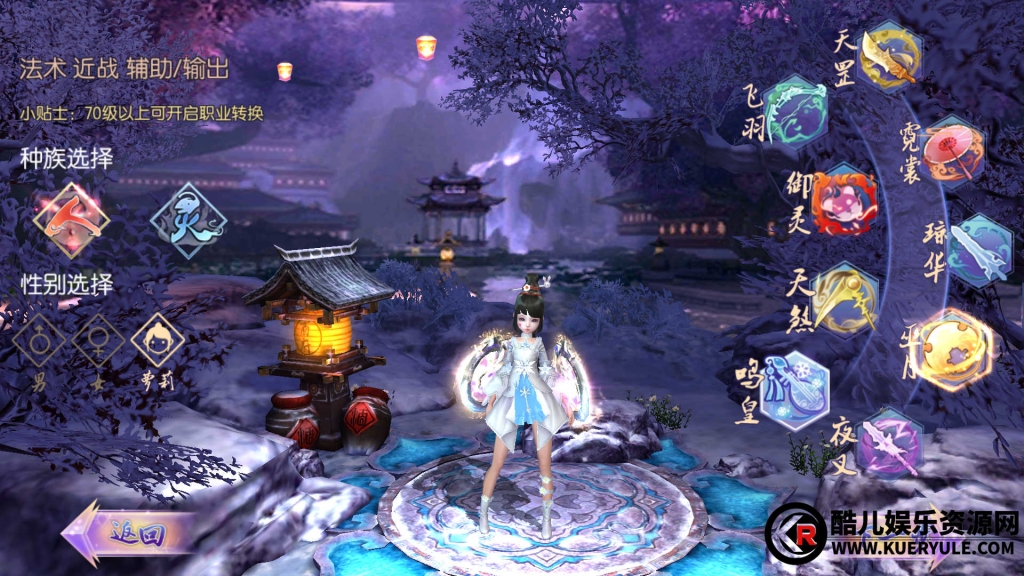This screenshot has height=576, width=1024.
Task: Pick the male (男) gender option
Action: (x=39, y=341)
